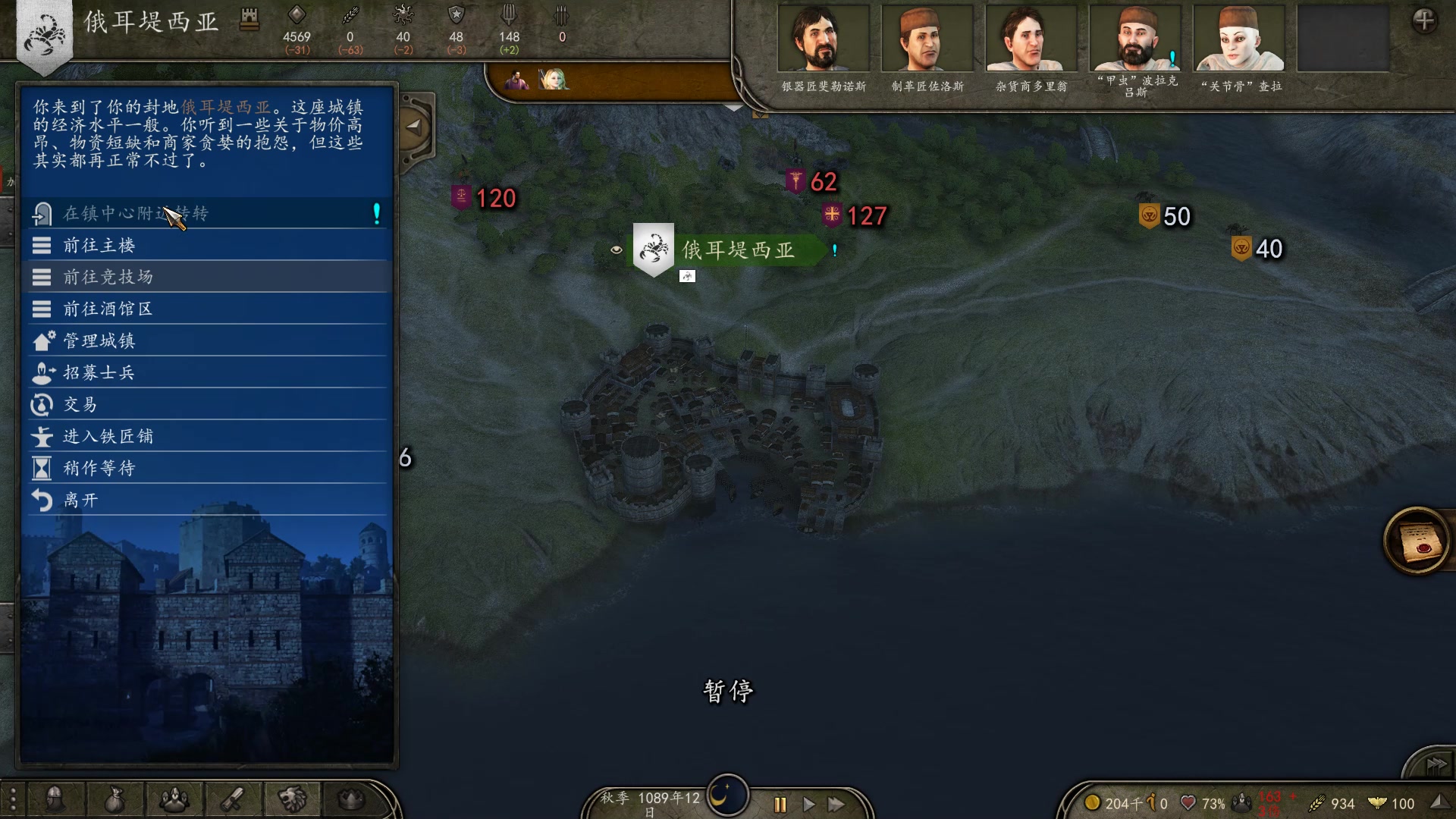Open the scroll with red seal notification
Viewport: 1456px width, 819px height.
click(1417, 541)
